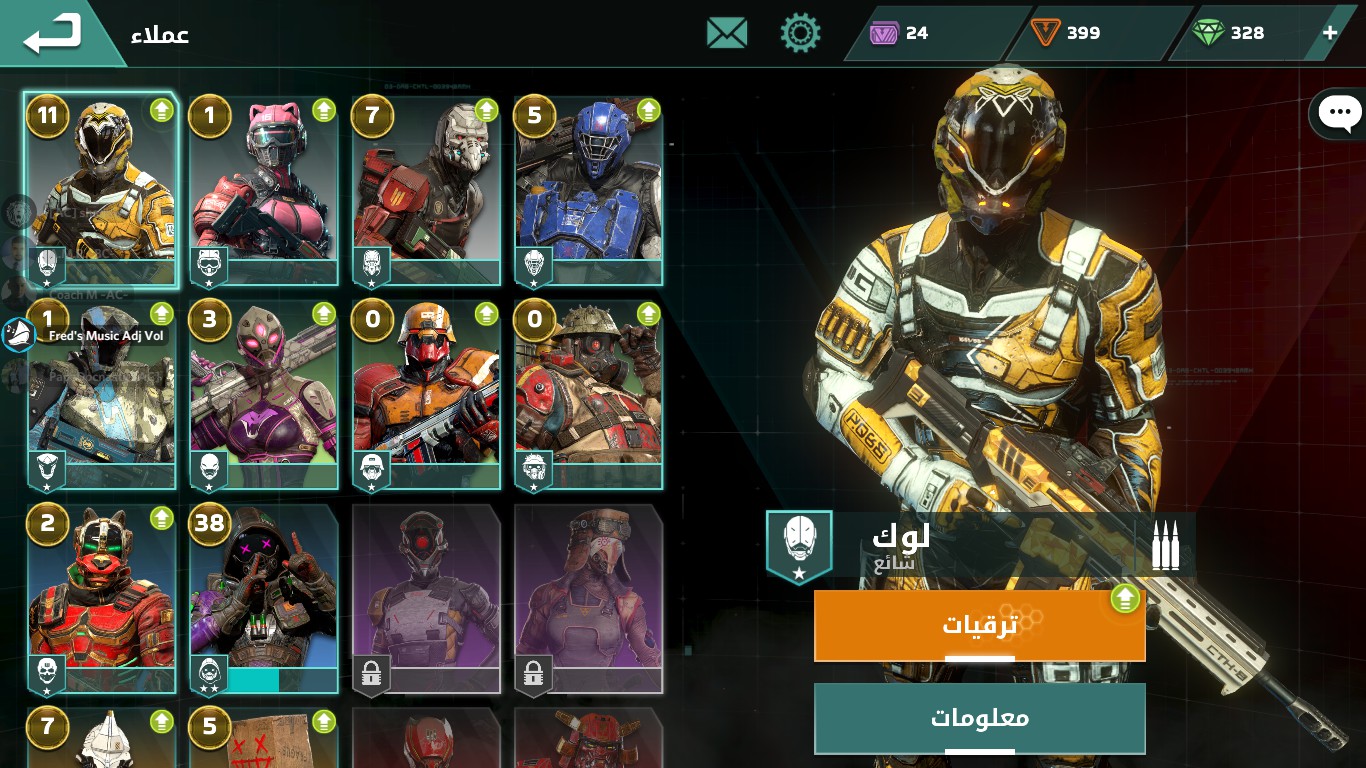Viewport: 1366px width, 768px height.
Task: Open the معلومات information panel
Action: (x=980, y=718)
